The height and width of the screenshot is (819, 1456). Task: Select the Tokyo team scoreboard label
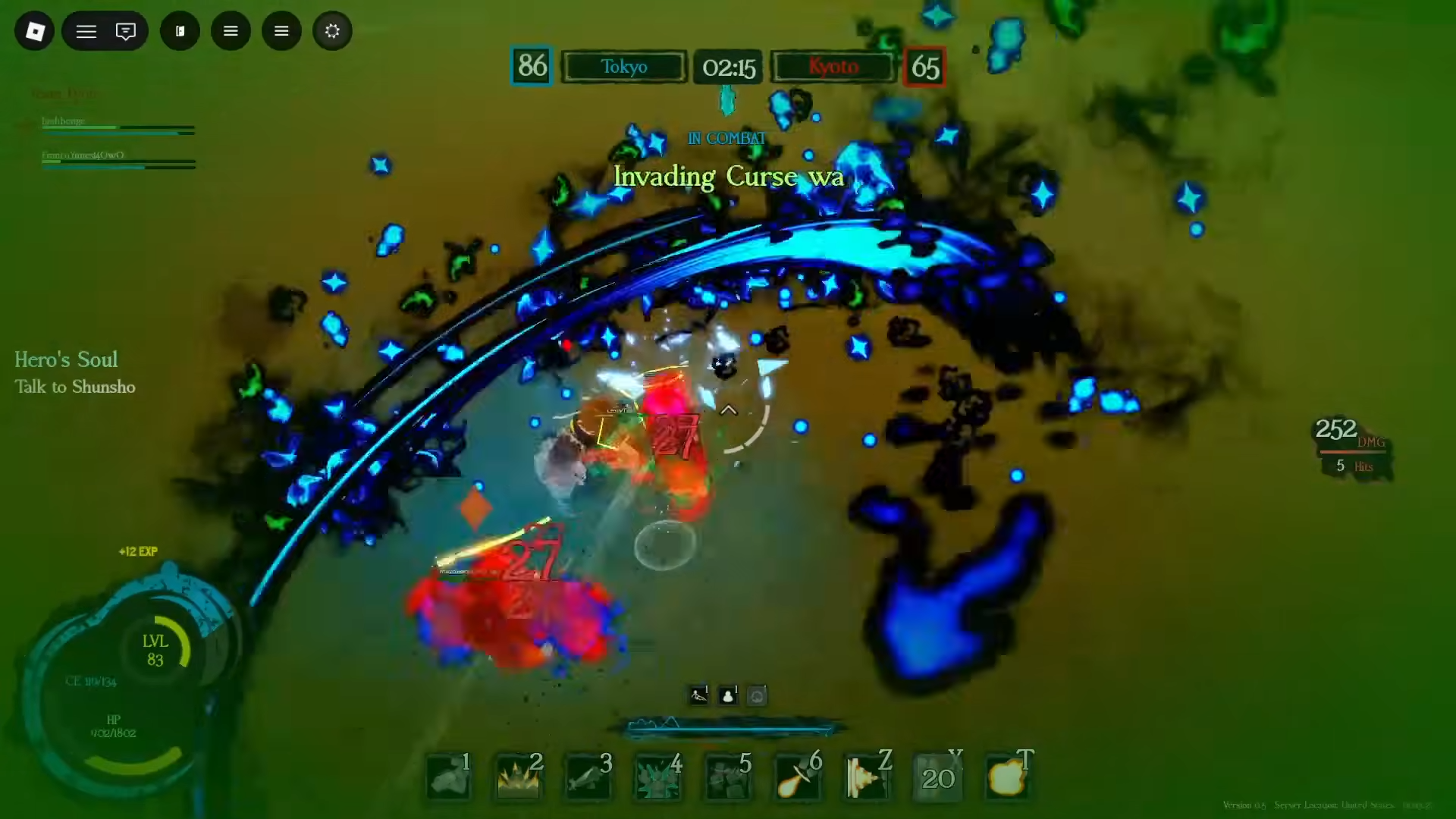click(624, 67)
